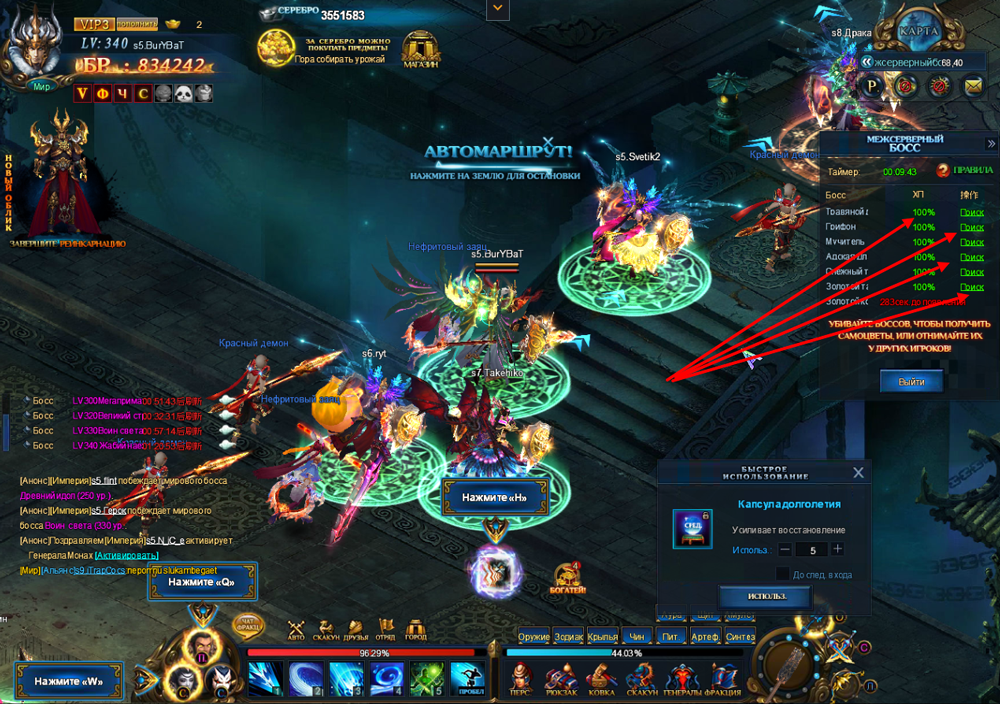1000x704 pixels.
Task: Toggle the Авто auto-battle icon
Action: point(296,629)
